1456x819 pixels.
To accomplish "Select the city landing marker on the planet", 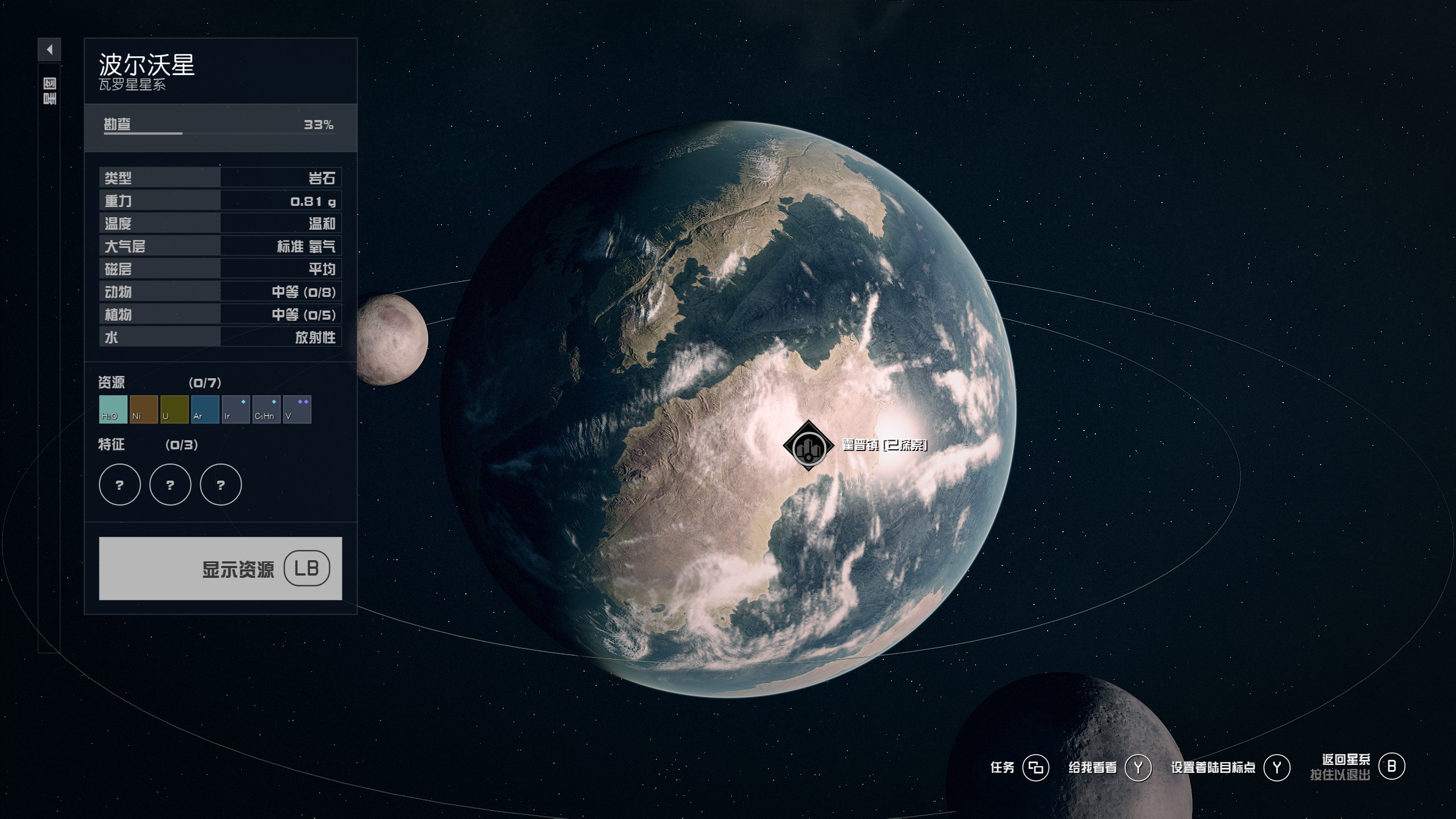I will click(x=808, y=446).
